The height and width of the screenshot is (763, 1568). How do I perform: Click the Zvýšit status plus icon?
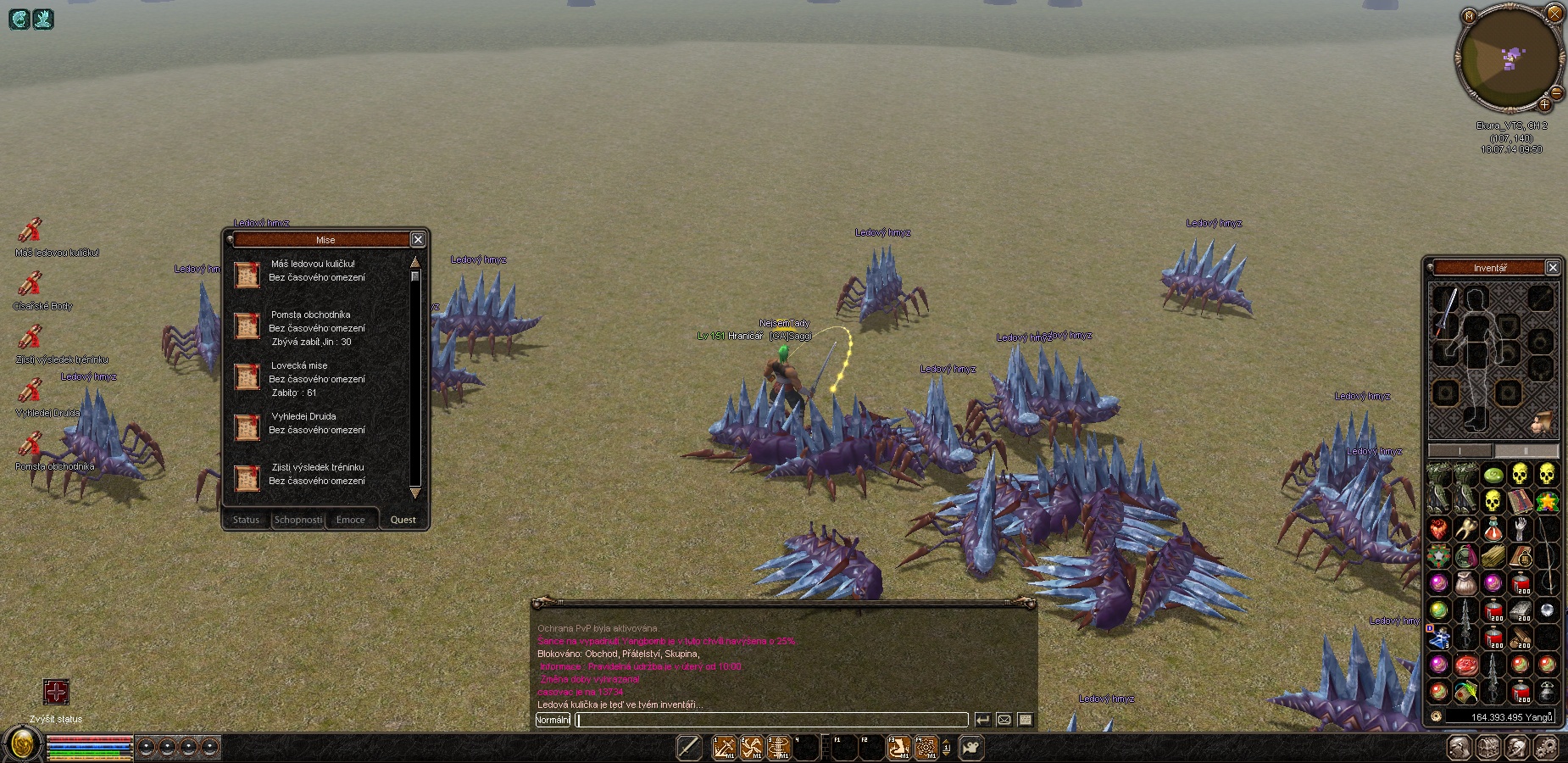pos(56,692)
